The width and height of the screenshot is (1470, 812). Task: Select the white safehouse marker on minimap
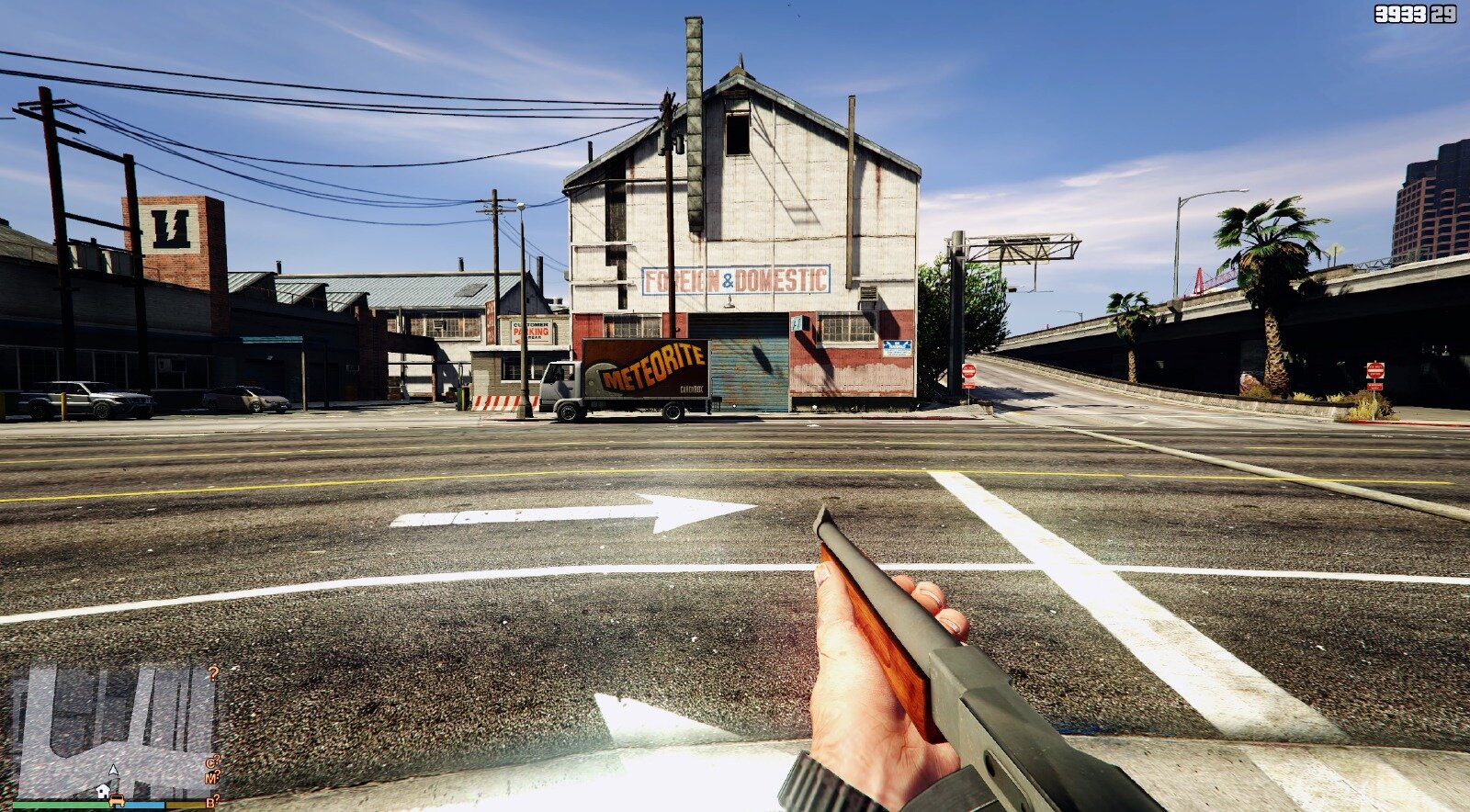click(x=103, y=791)
